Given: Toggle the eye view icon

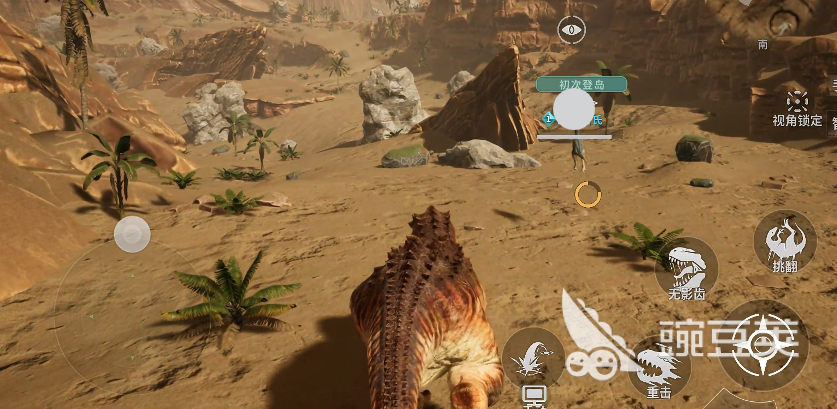Looking at the screenshot, I should (571, 30).
